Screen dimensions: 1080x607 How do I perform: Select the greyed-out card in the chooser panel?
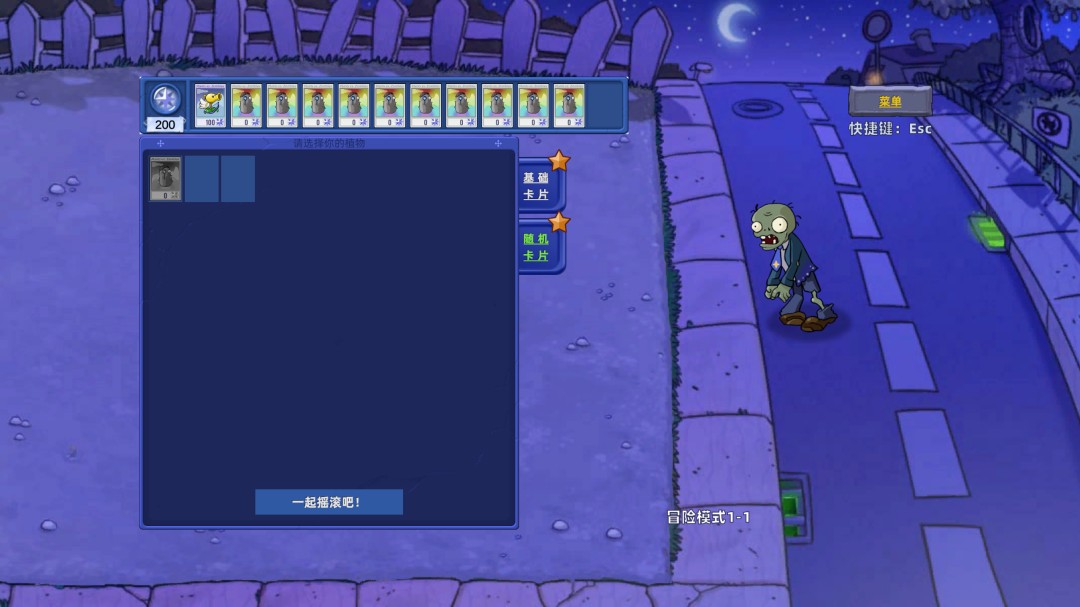166,179
